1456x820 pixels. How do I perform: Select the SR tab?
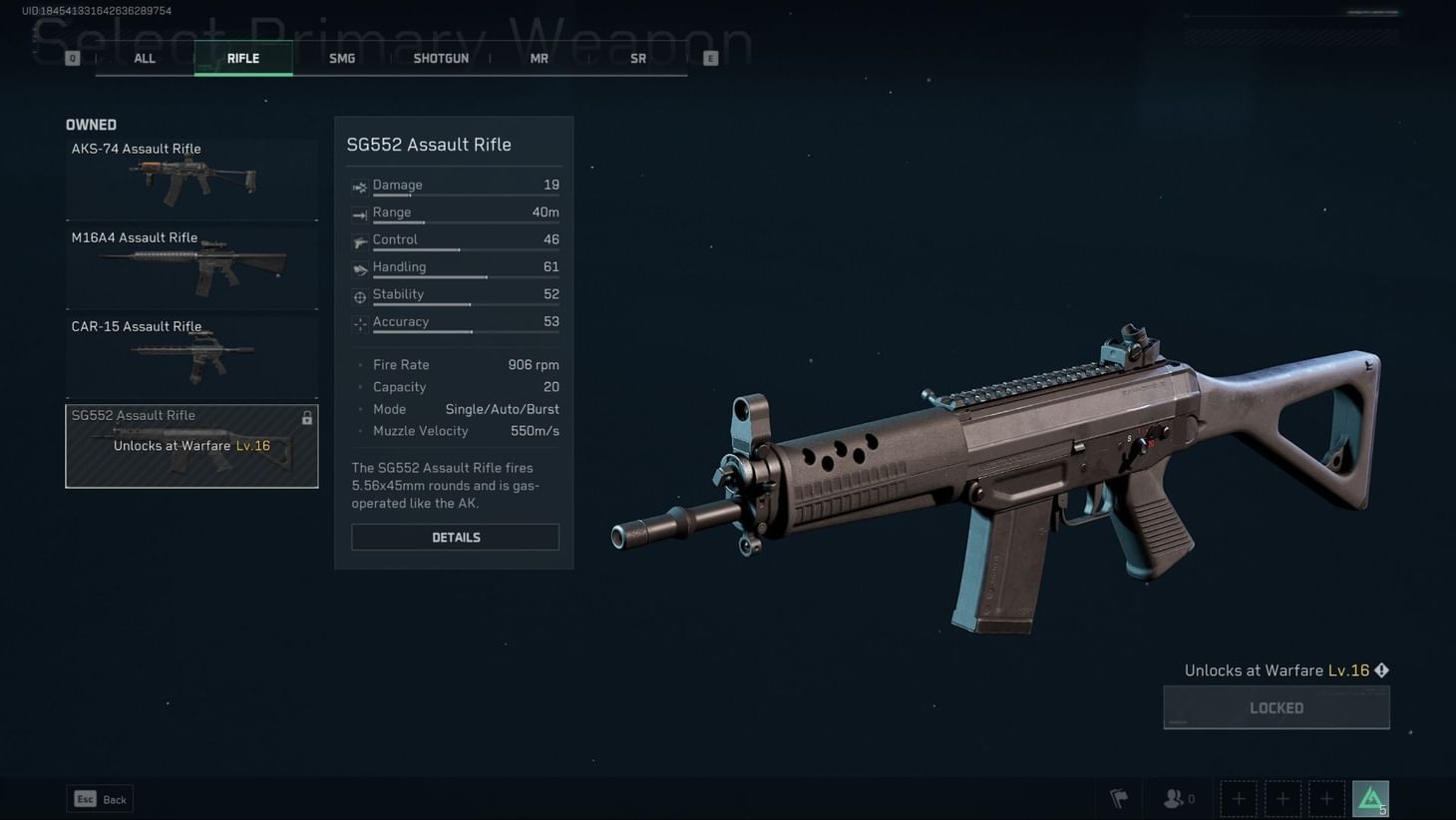637,58
